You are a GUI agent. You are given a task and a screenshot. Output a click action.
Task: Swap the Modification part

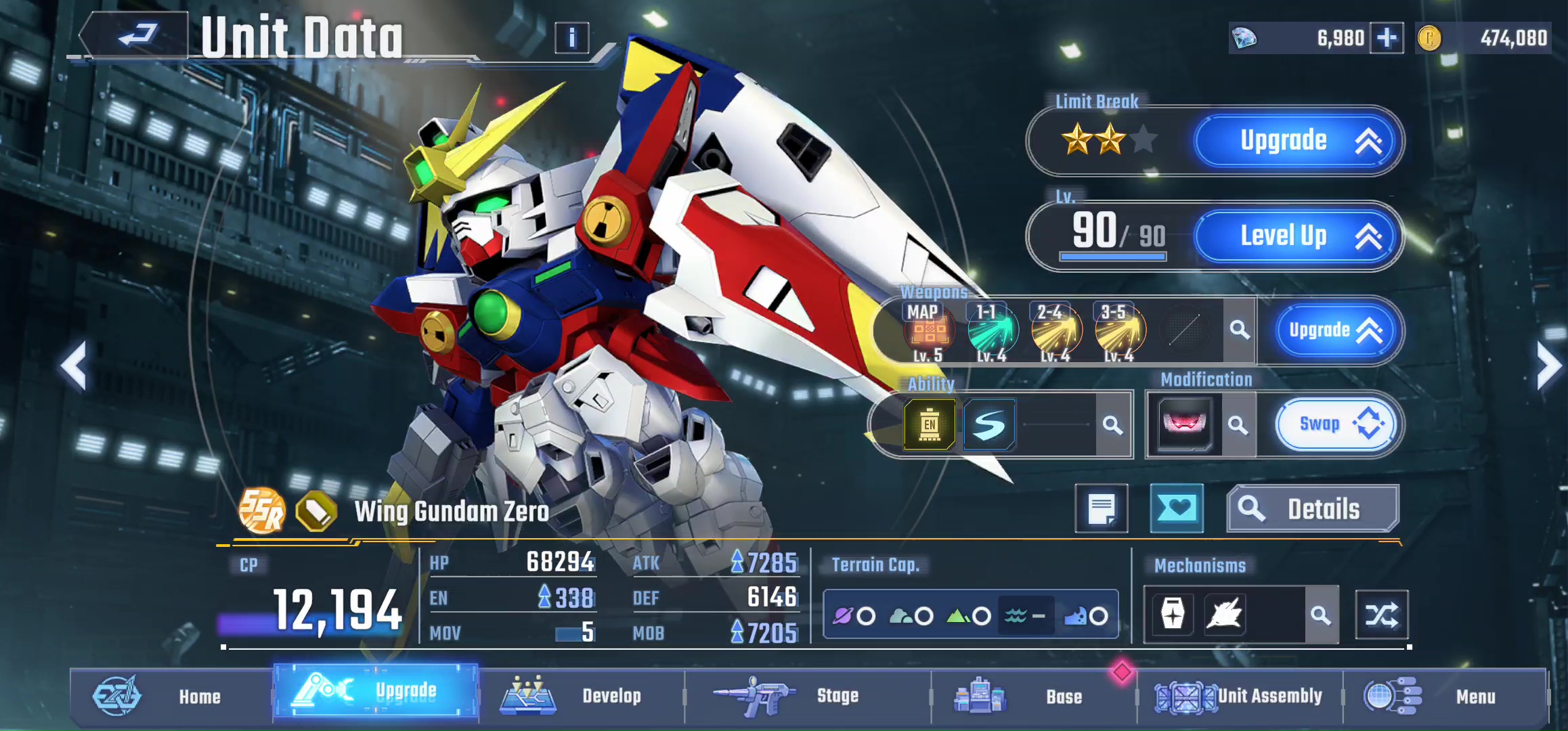[x=1334, y=424]
